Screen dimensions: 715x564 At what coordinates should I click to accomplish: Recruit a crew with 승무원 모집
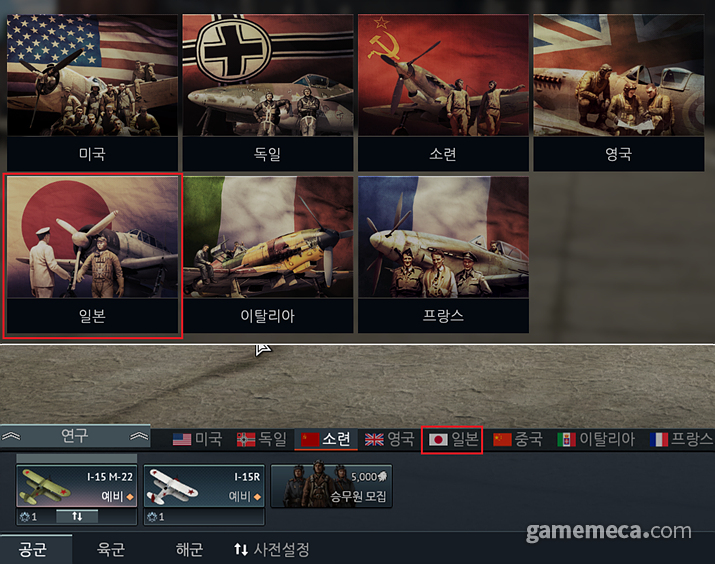click(x=332, y=486)
